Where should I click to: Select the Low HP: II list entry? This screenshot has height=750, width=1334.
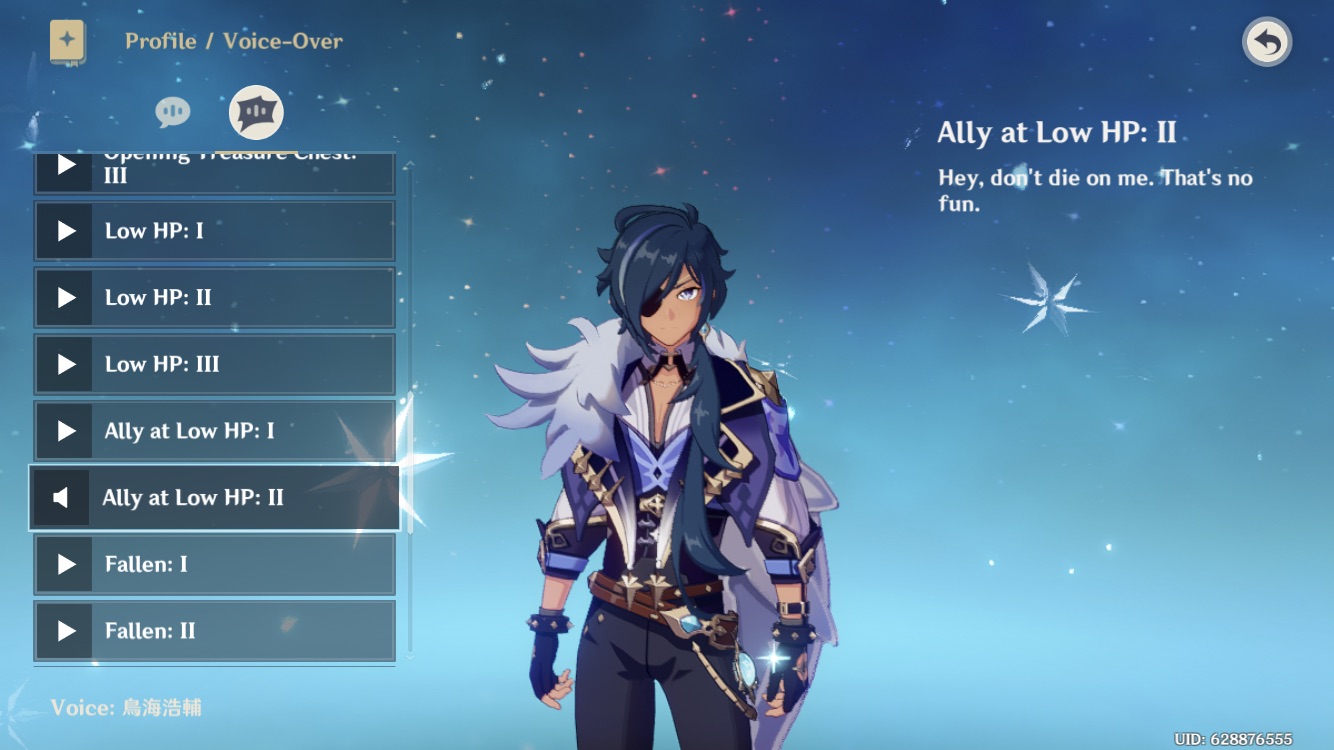(230, 297)
